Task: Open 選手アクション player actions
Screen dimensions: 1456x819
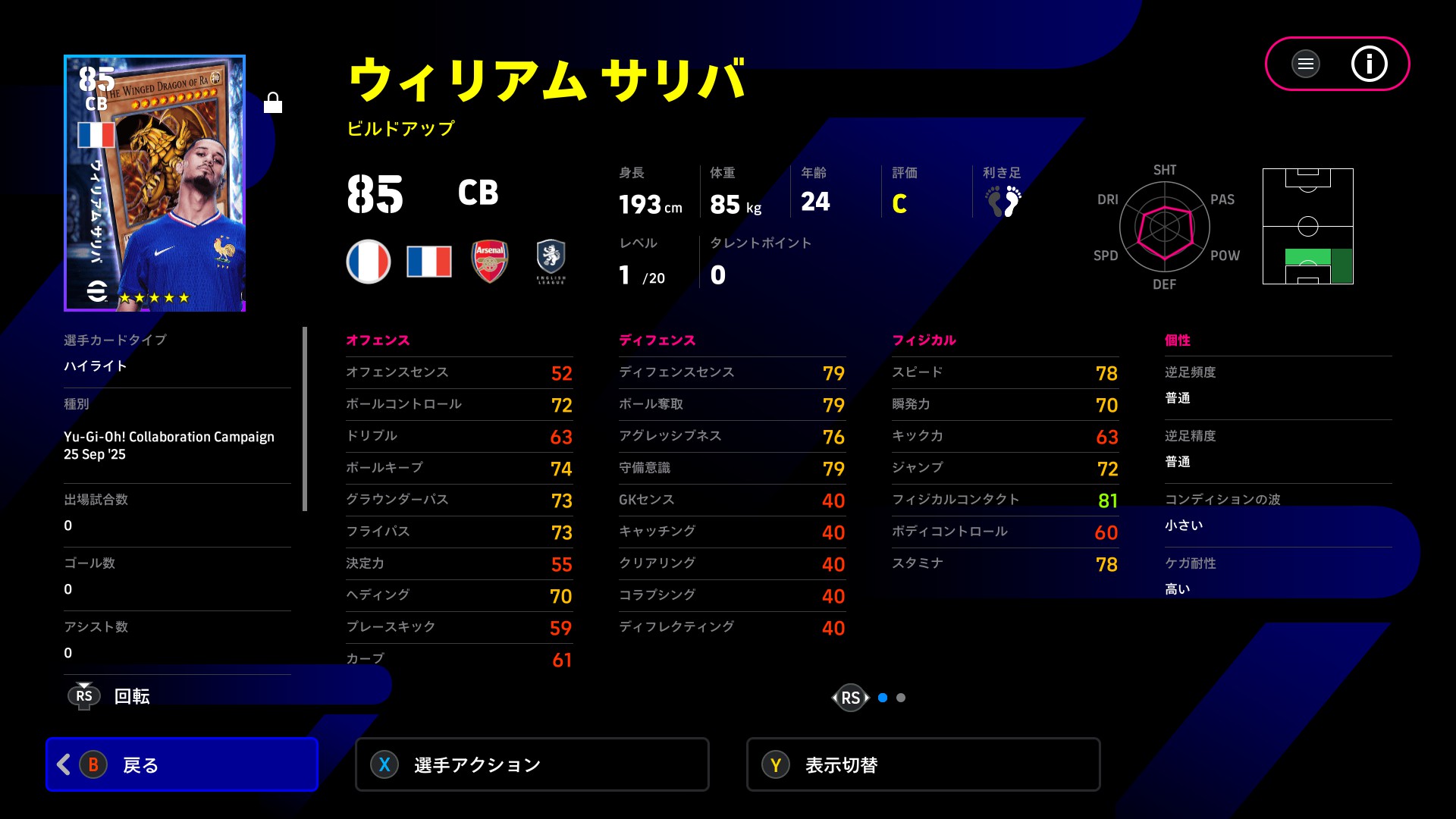Action: (x=532, y=764)
